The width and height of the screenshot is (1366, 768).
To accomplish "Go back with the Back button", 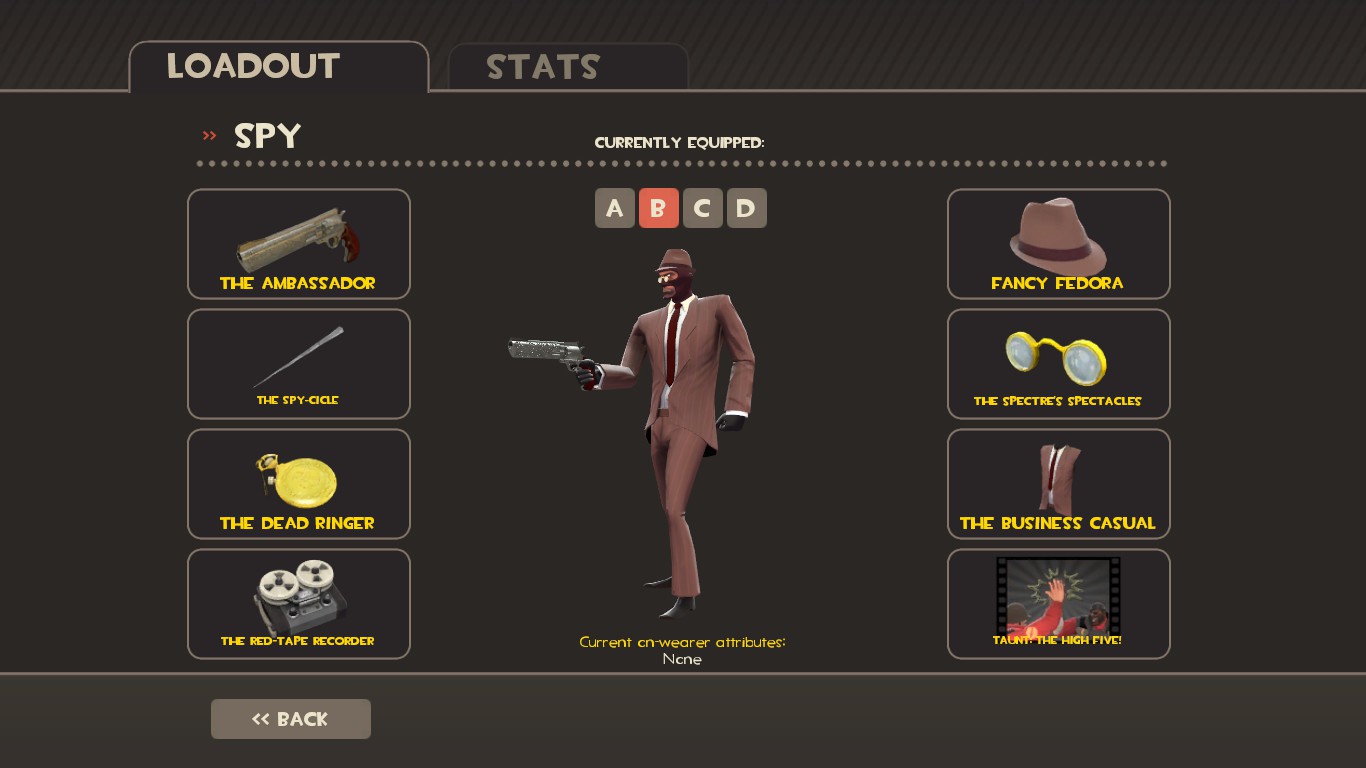I will click(290, 719).
